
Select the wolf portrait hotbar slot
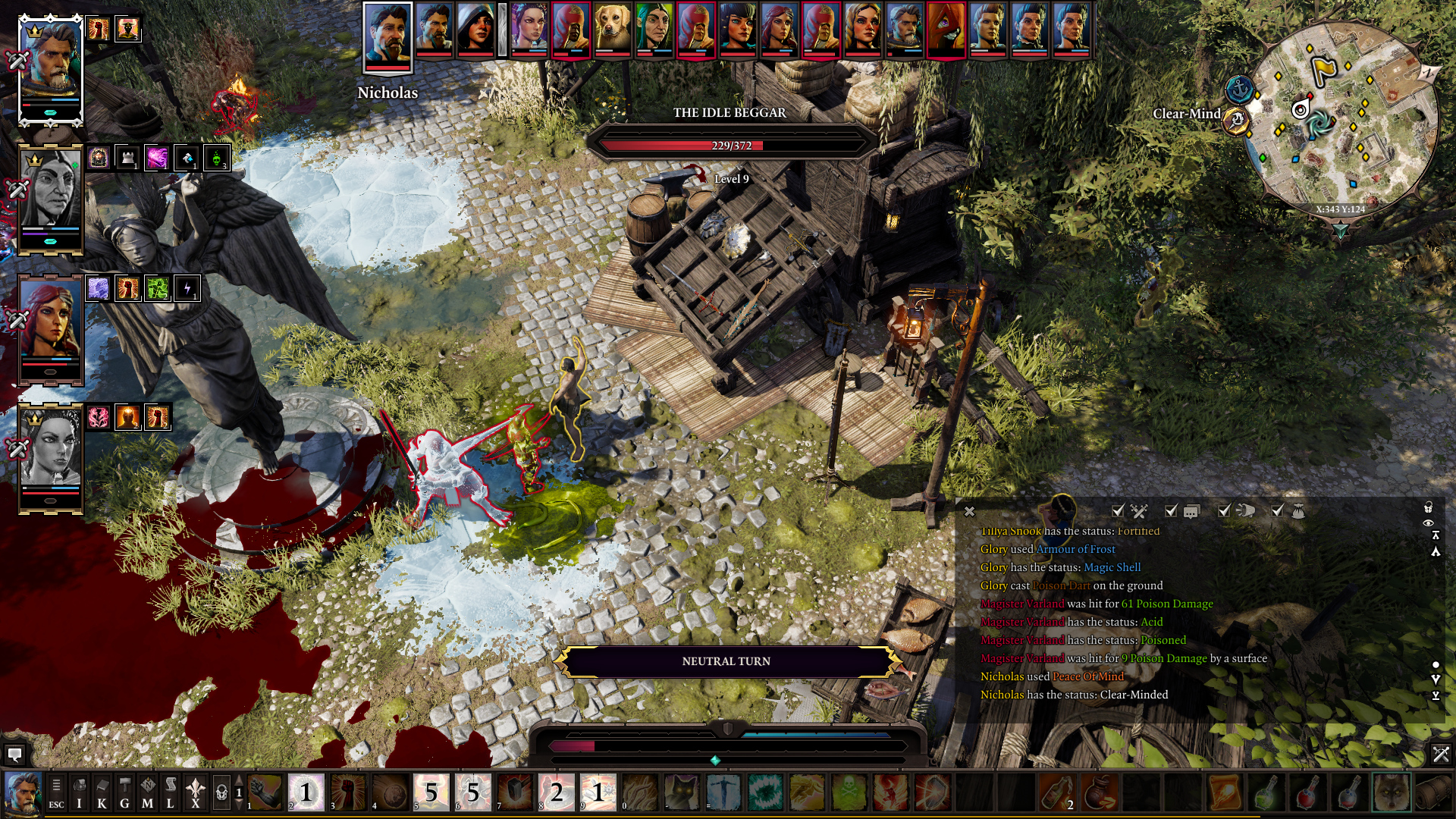click(x=1391, y=793)
